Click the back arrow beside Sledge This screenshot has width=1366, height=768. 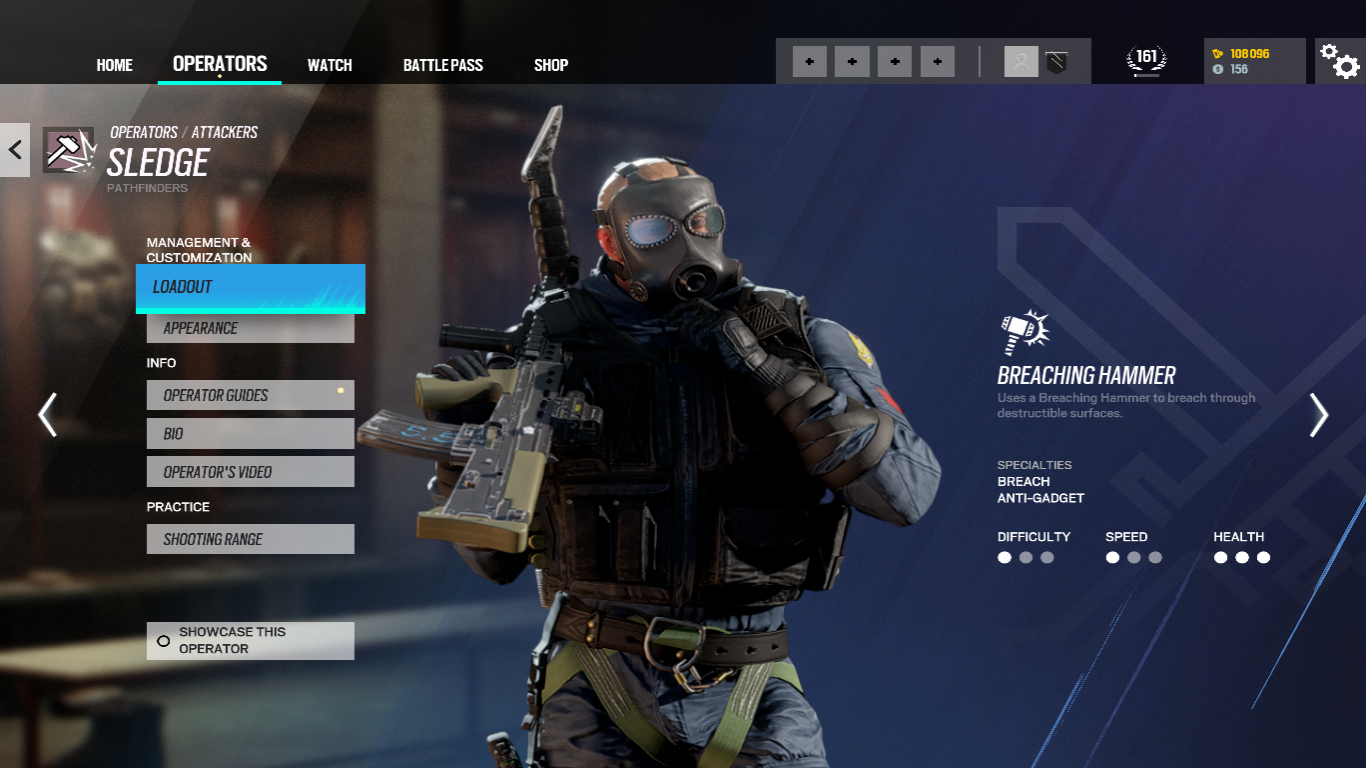(x=15, y=150)
